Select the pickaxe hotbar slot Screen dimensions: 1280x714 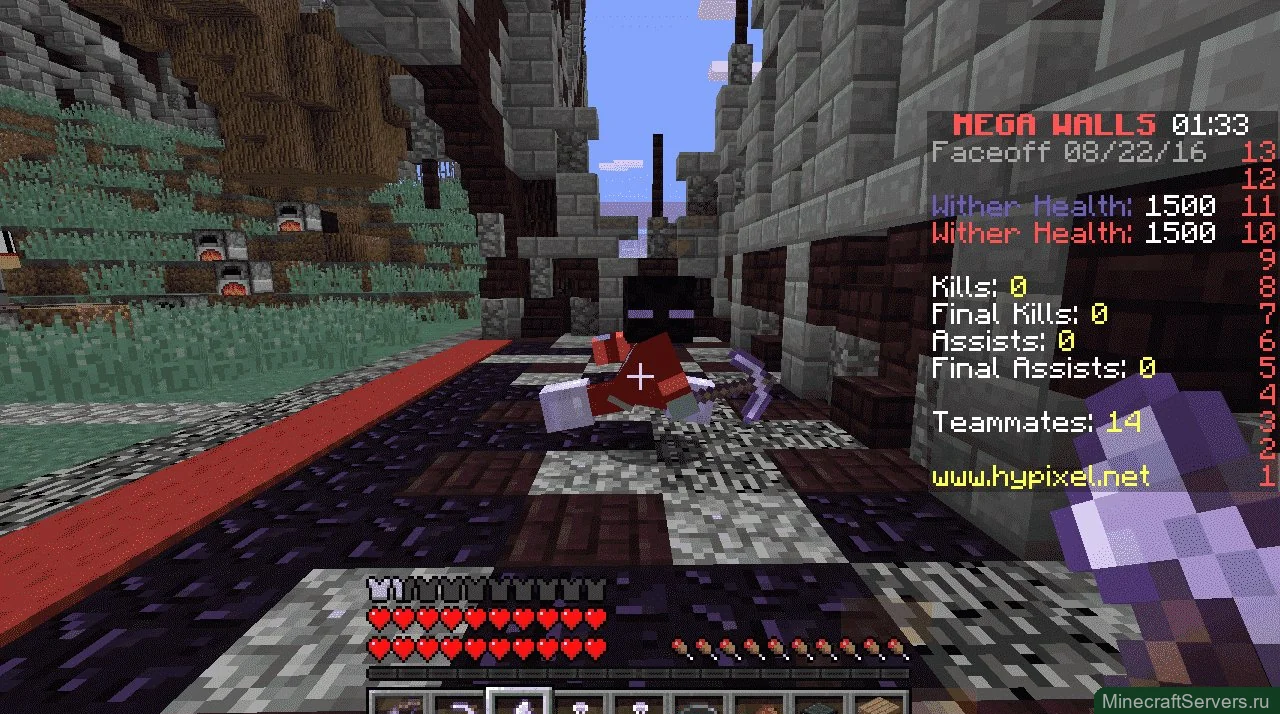(x=458, y=705)
